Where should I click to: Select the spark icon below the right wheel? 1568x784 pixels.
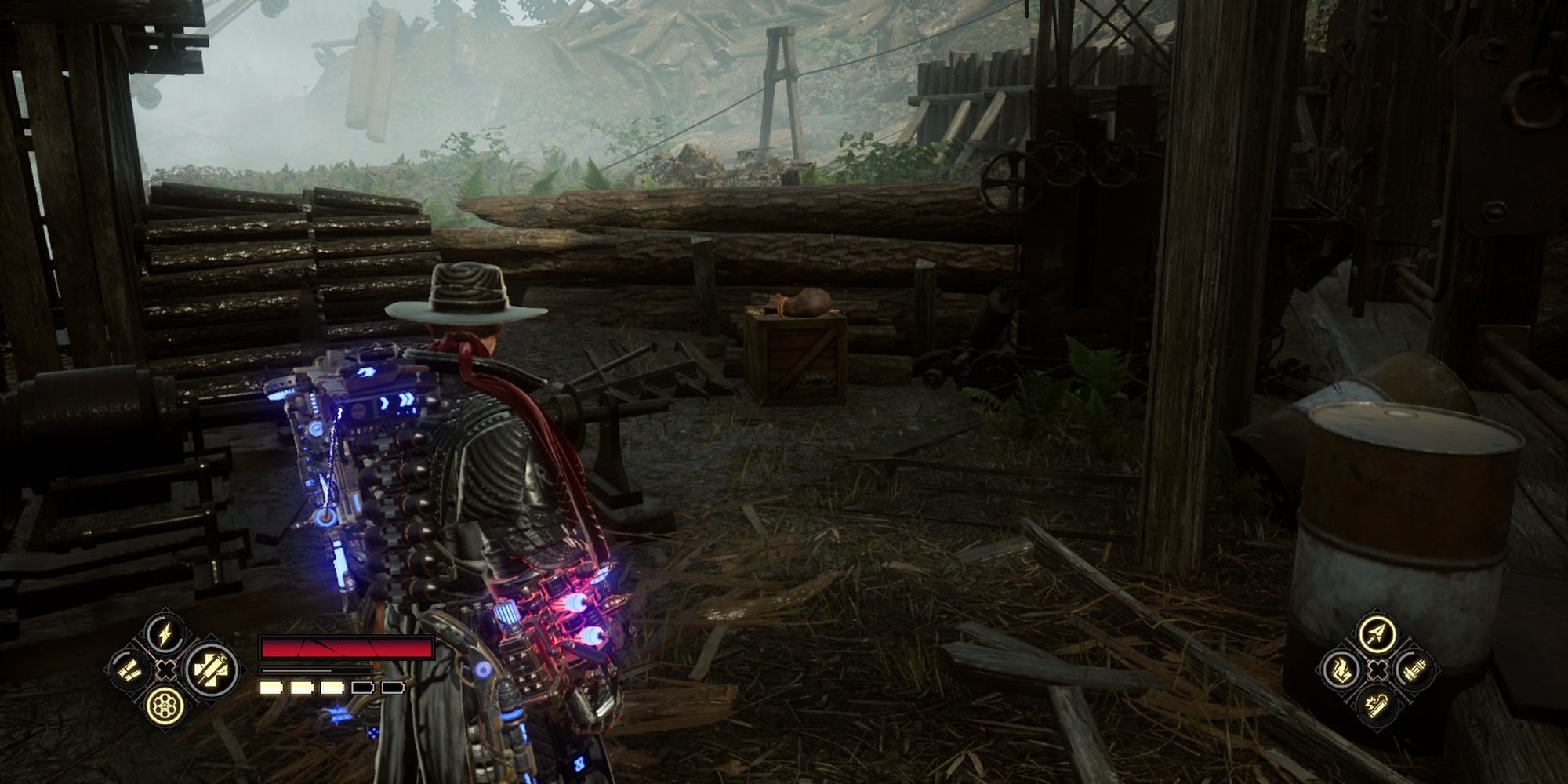[1377, 704]
